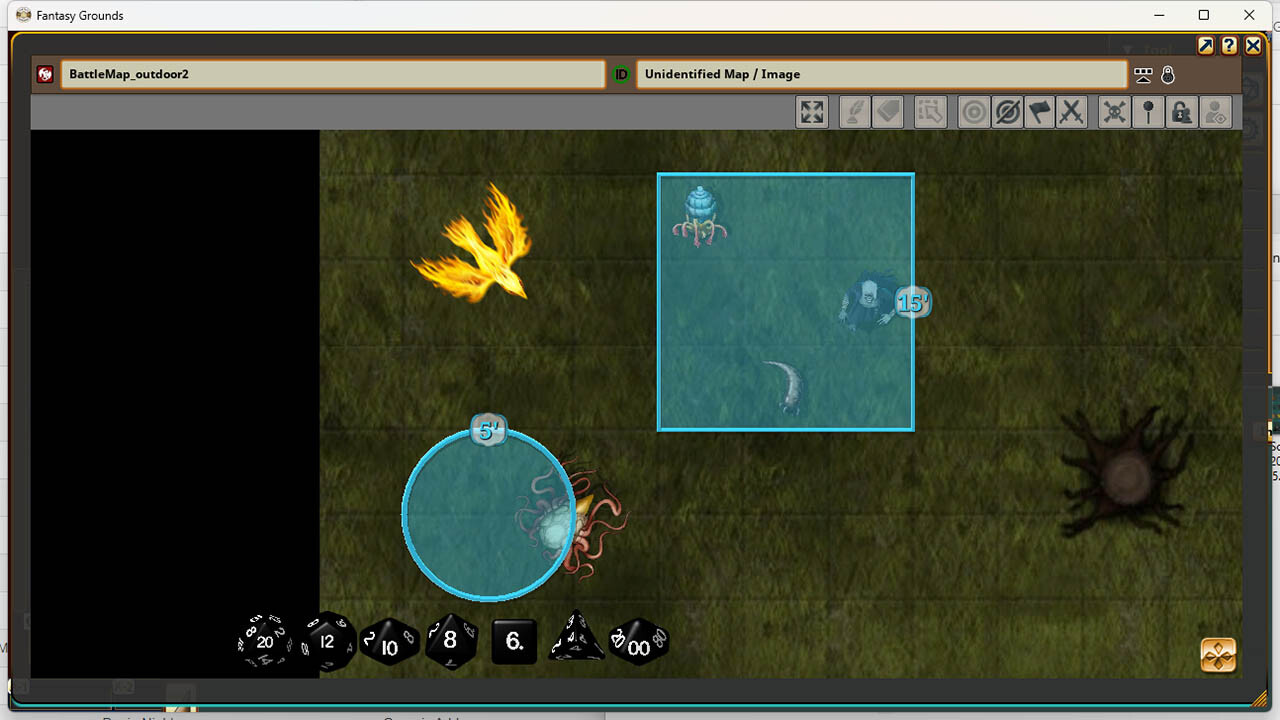Click the remove-all-targets icon
Screen dimensions: 1280x720
(x=1007, y=112)
